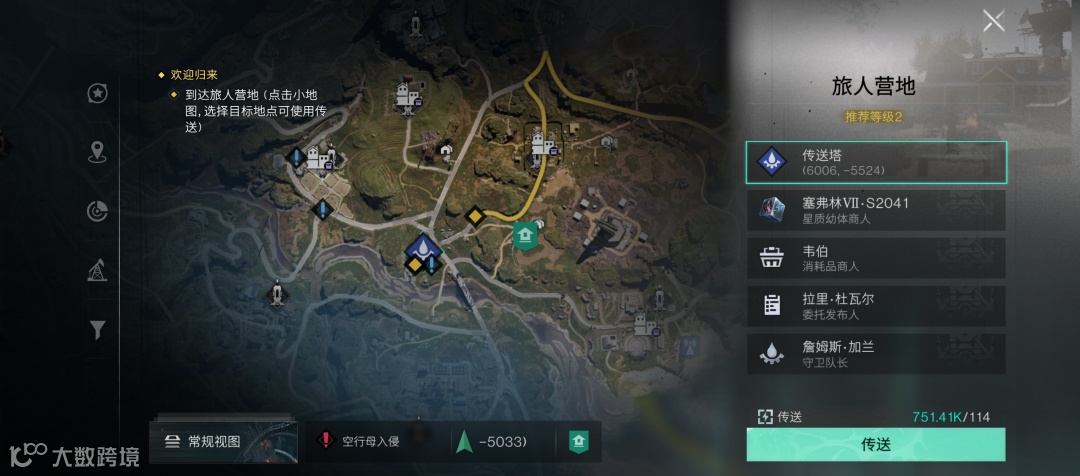Open the 欢迎归来 quest tracker entry

(194, 75)
